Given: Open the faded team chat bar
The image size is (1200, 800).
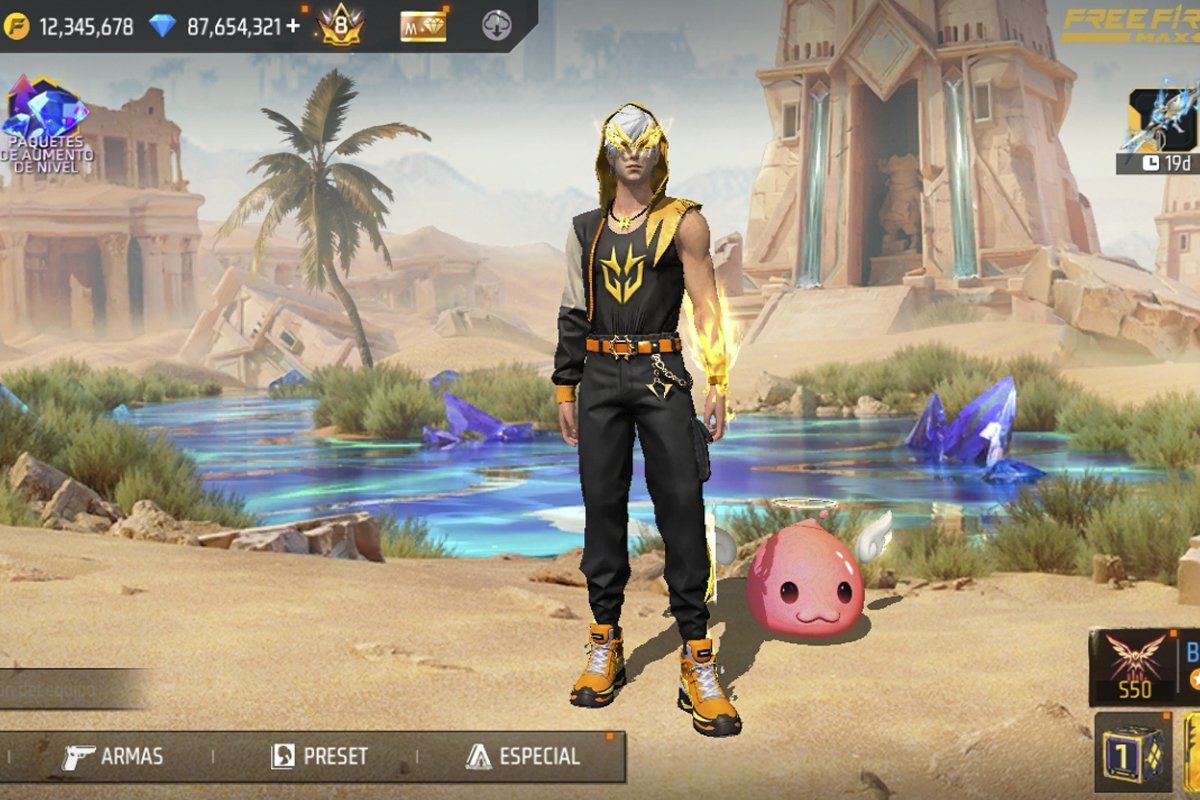Looking at the screenshot, I should [x=70, y=690].
